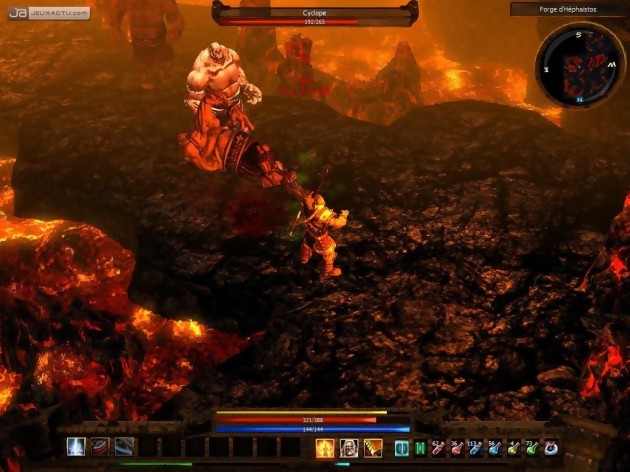Activate the white light beam skill
Screen dimensions: 630x472
pos(75,446)
